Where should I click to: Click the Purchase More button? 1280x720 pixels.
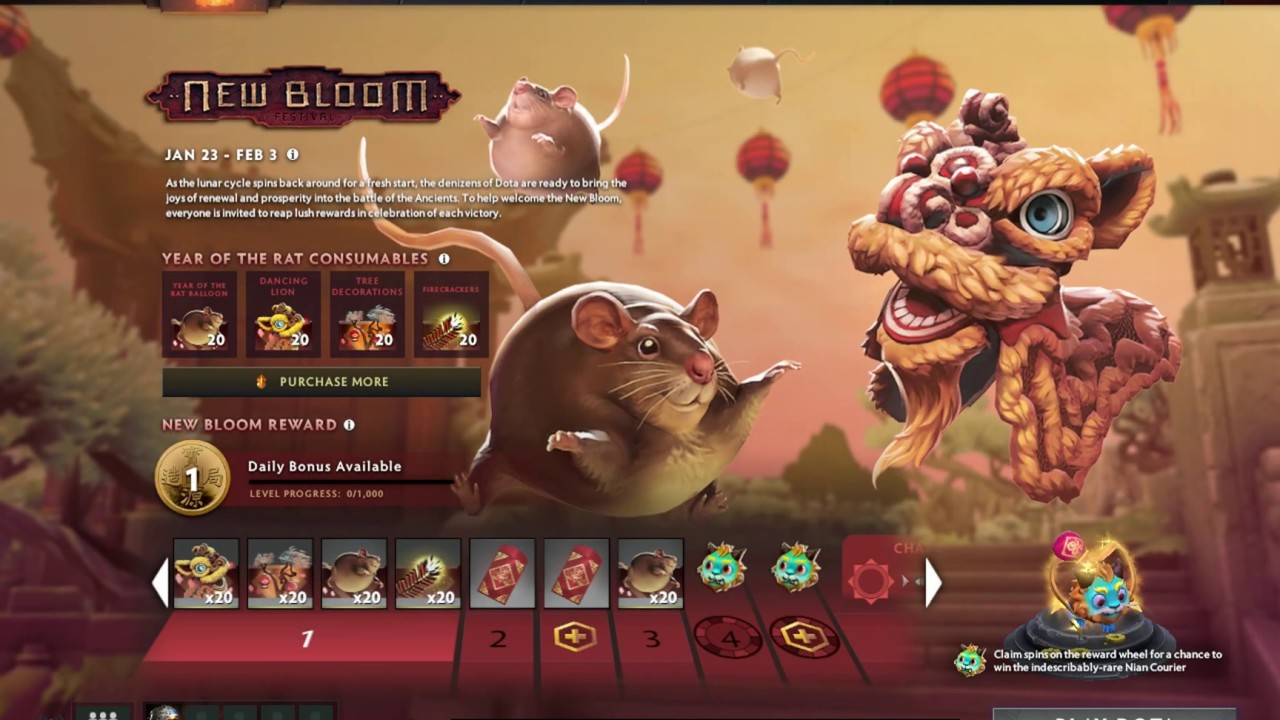coord(321,382)
